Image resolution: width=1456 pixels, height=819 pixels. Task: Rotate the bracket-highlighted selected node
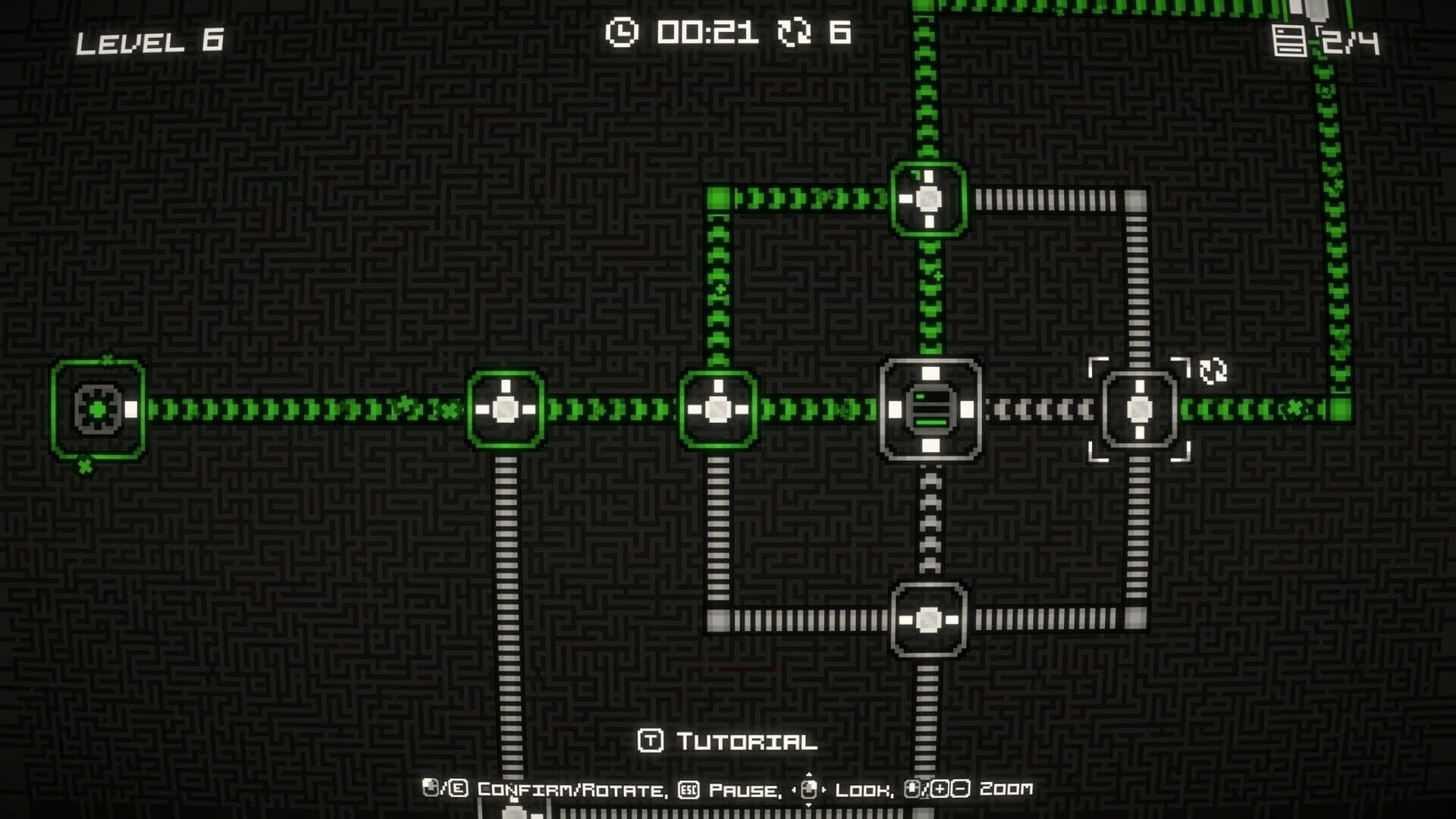pyautogui.click(x=1139, y=409)
